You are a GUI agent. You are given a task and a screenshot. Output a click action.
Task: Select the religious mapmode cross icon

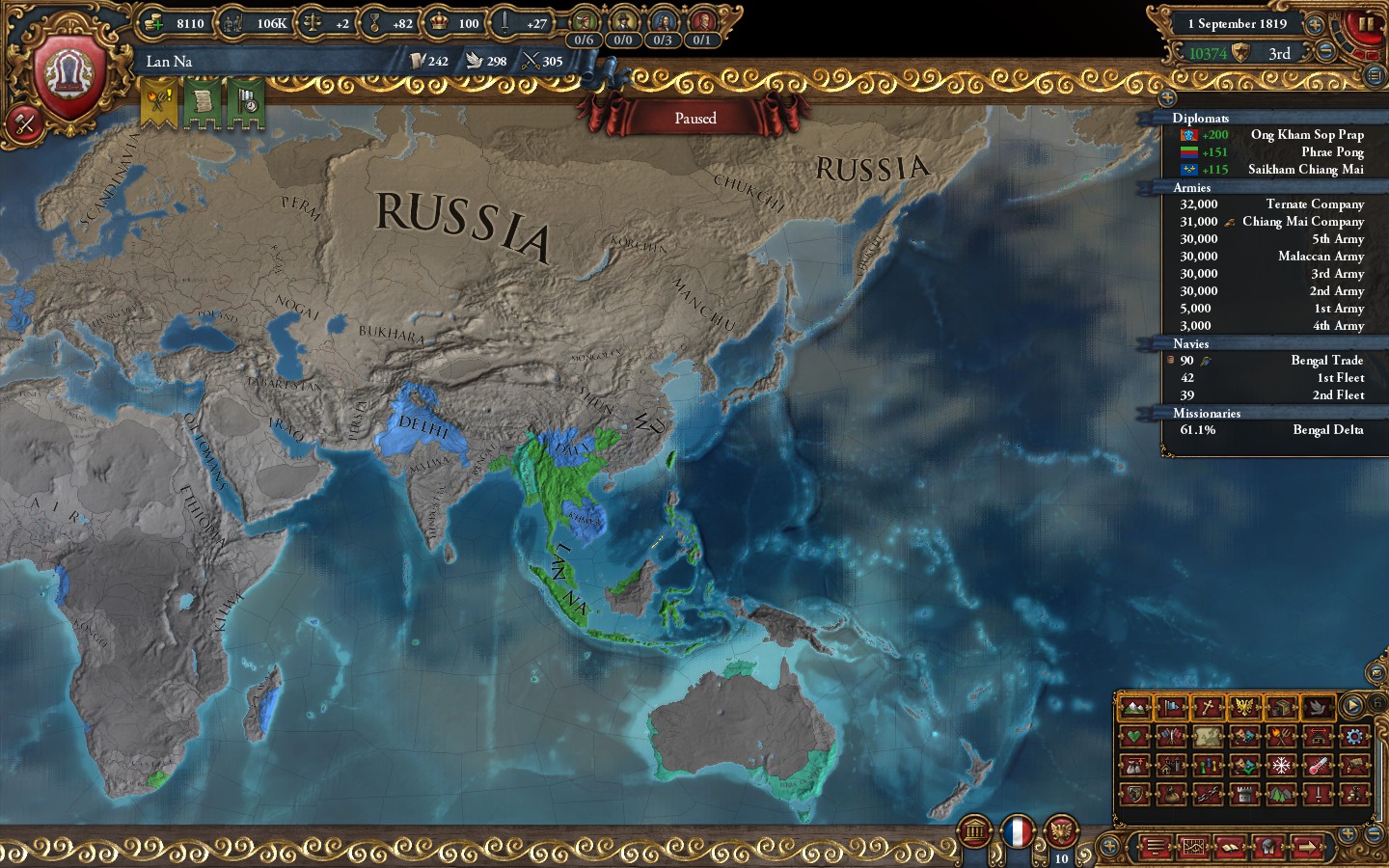pos(1208,707)
